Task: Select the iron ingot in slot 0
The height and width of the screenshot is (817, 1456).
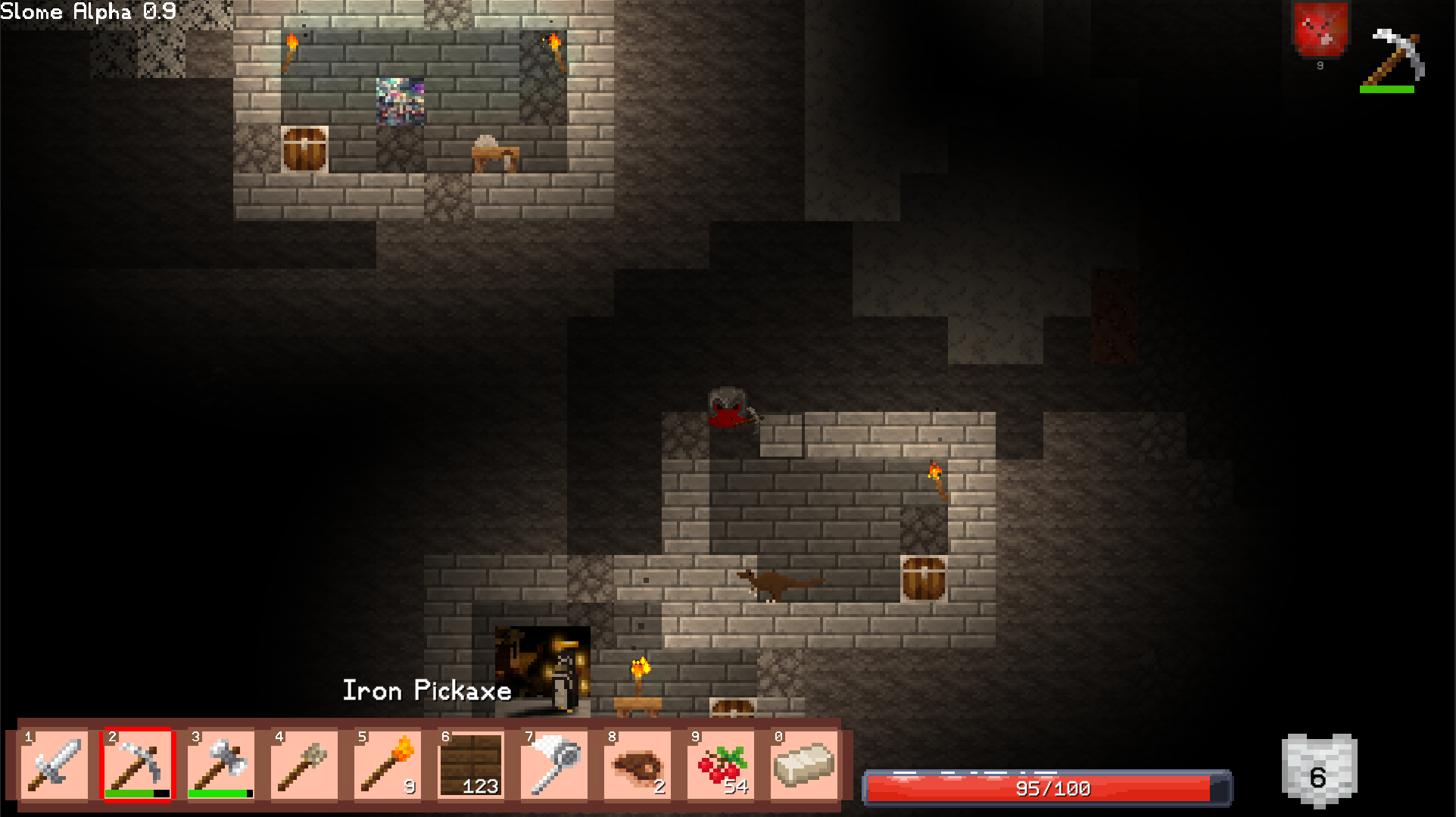Action: (x=803, y=763)
